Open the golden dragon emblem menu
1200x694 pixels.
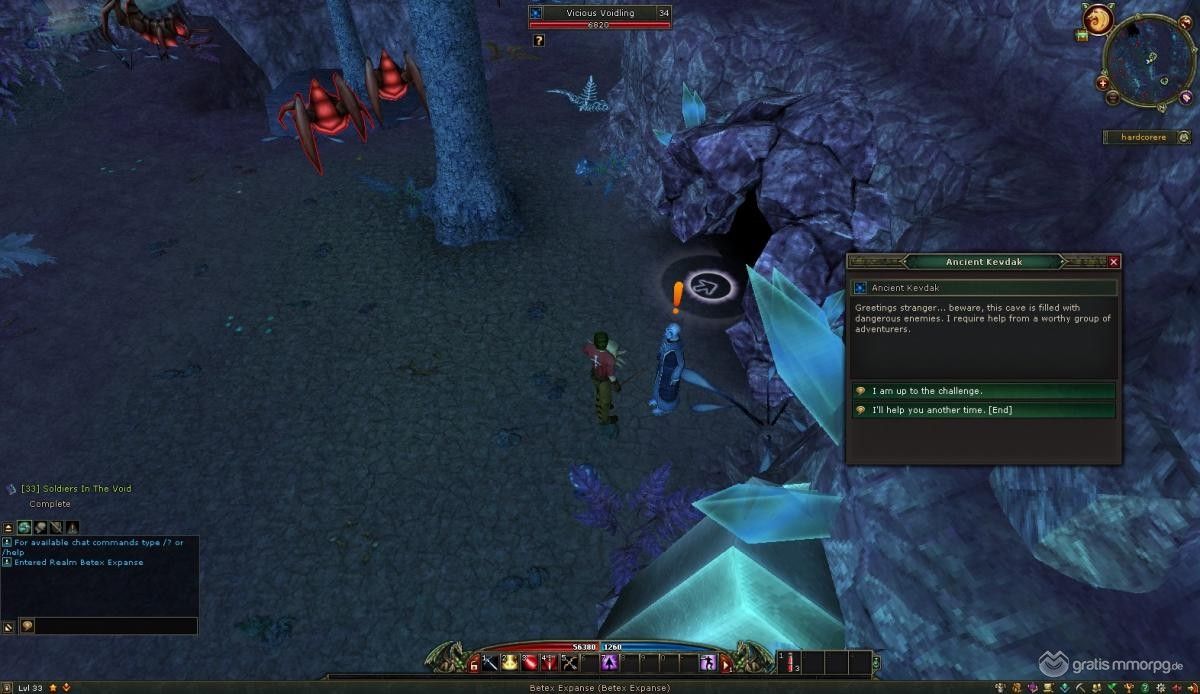[1100, 19]
